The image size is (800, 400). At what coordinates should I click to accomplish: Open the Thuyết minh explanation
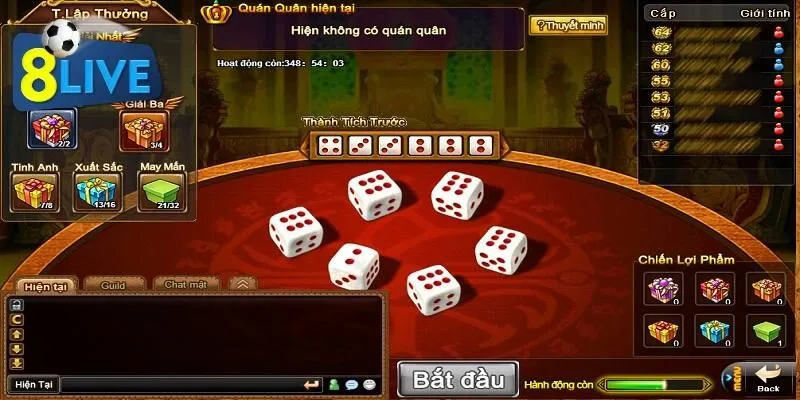click(x=567, y=25)
